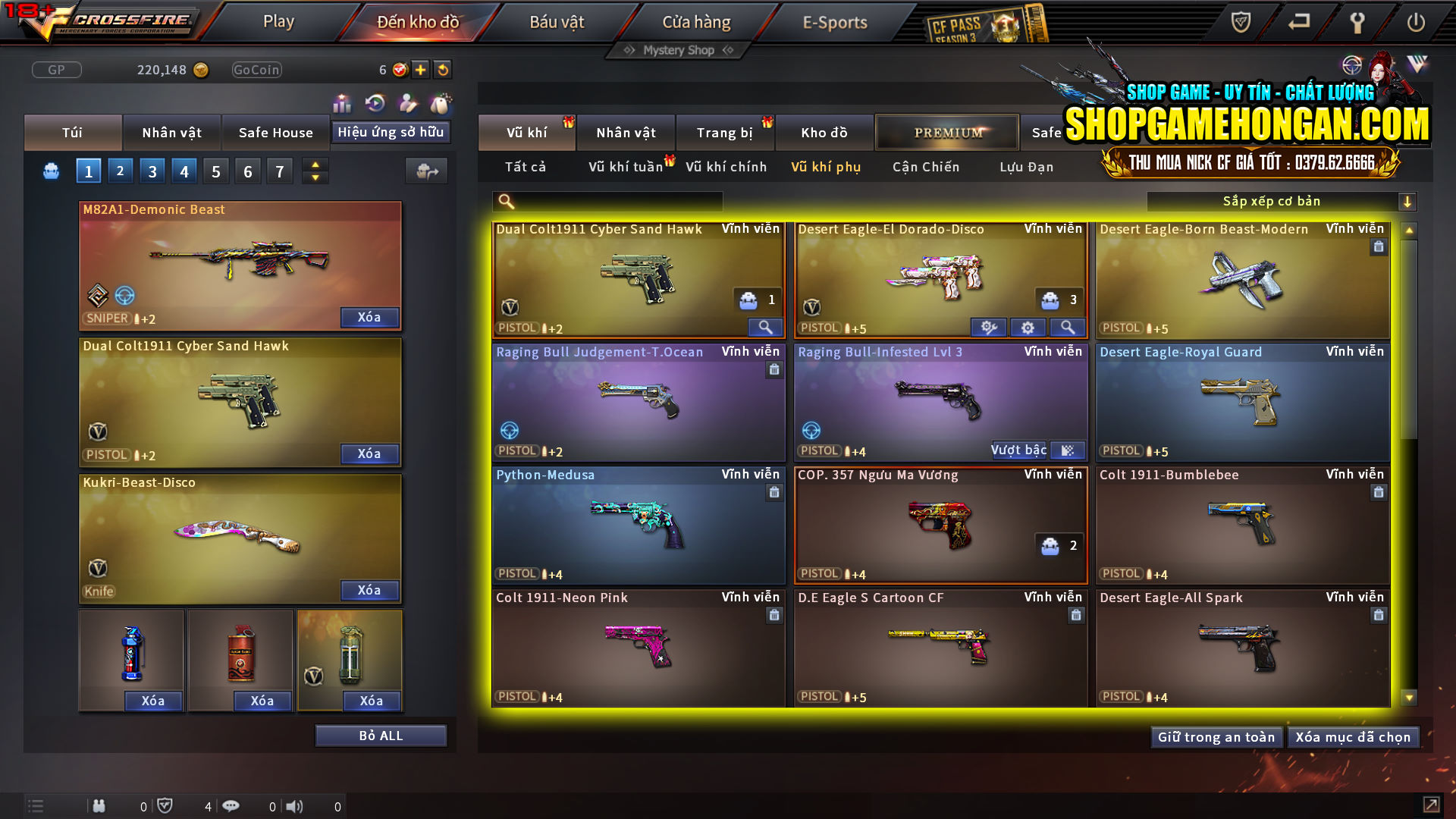
Task: Click the trash icon on Desert Eagle-Born Beast-Modern
Action: (1379, 246)
